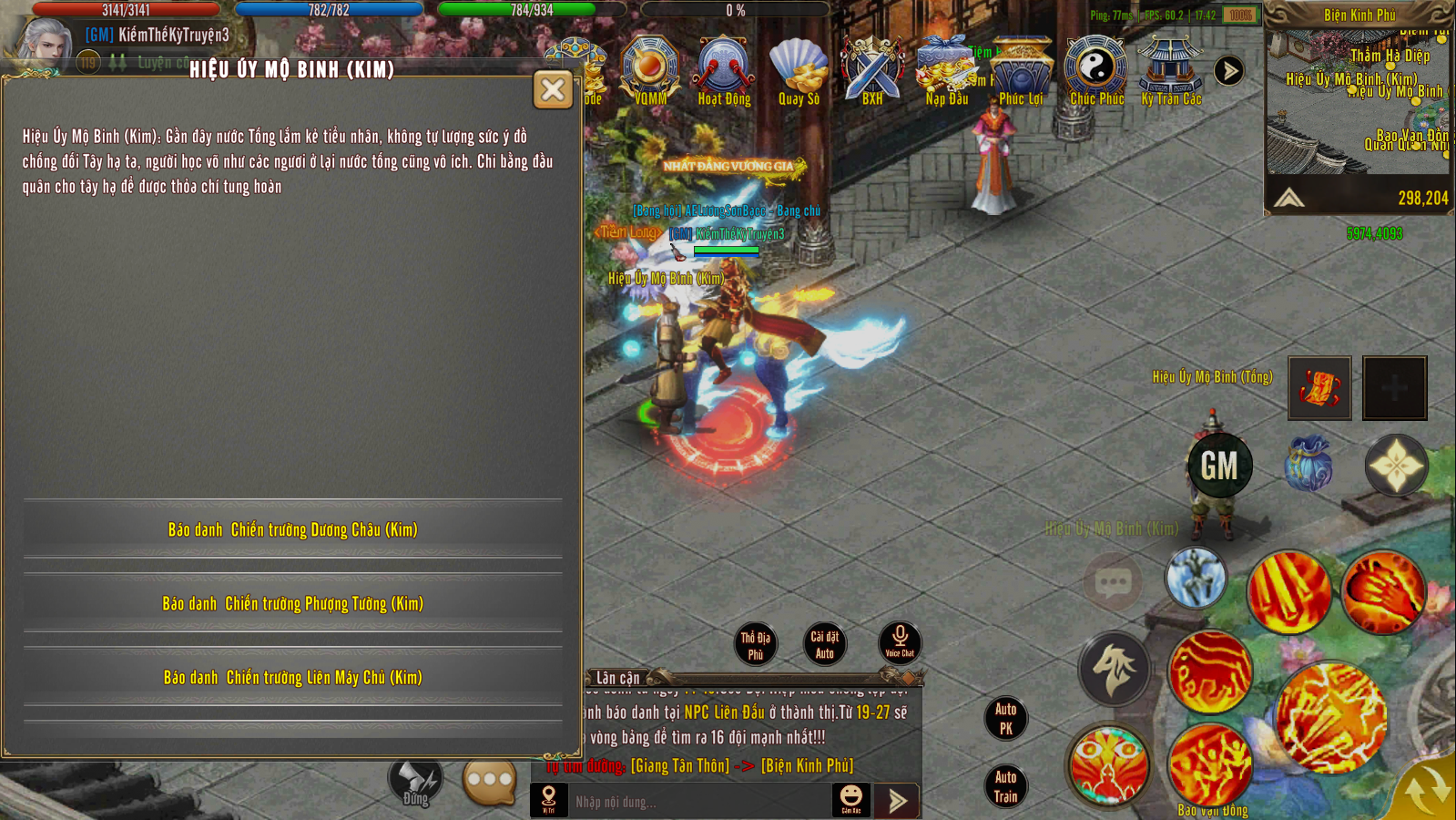The image size is (1456, 820).
Task: Open the Thổ Địa Phù button
Action: (755, 645)
